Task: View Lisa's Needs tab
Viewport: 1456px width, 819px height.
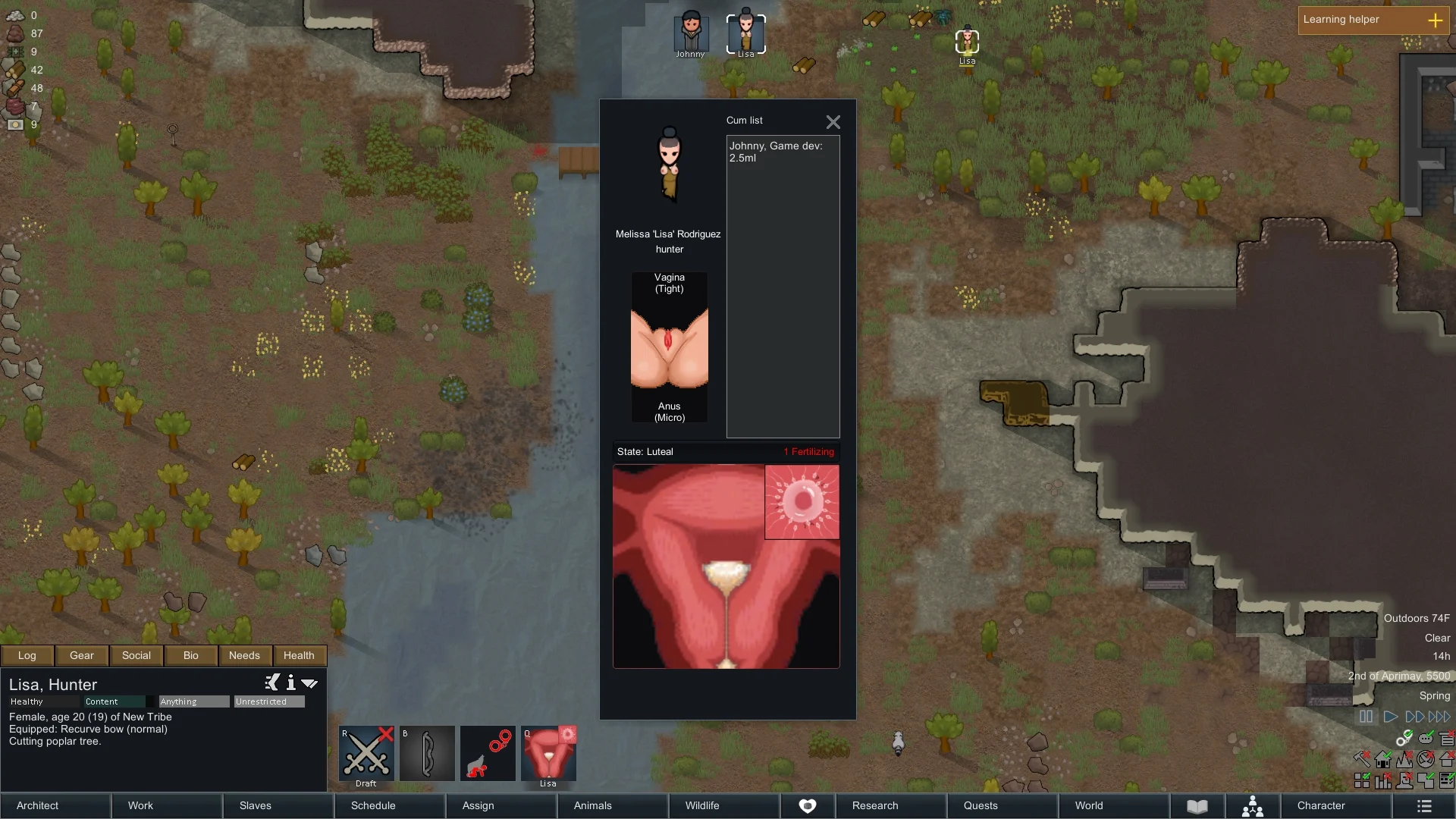Action: coord(244,655)
